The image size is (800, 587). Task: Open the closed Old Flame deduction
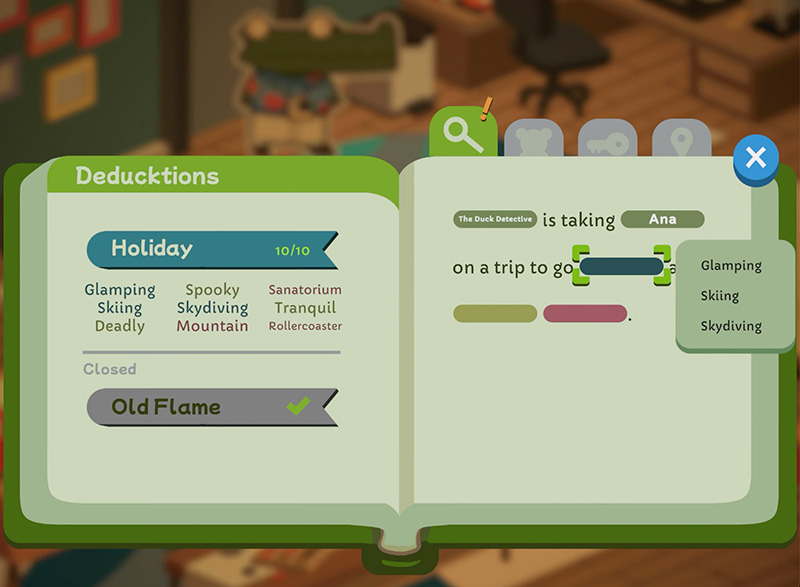pos(211,407)
